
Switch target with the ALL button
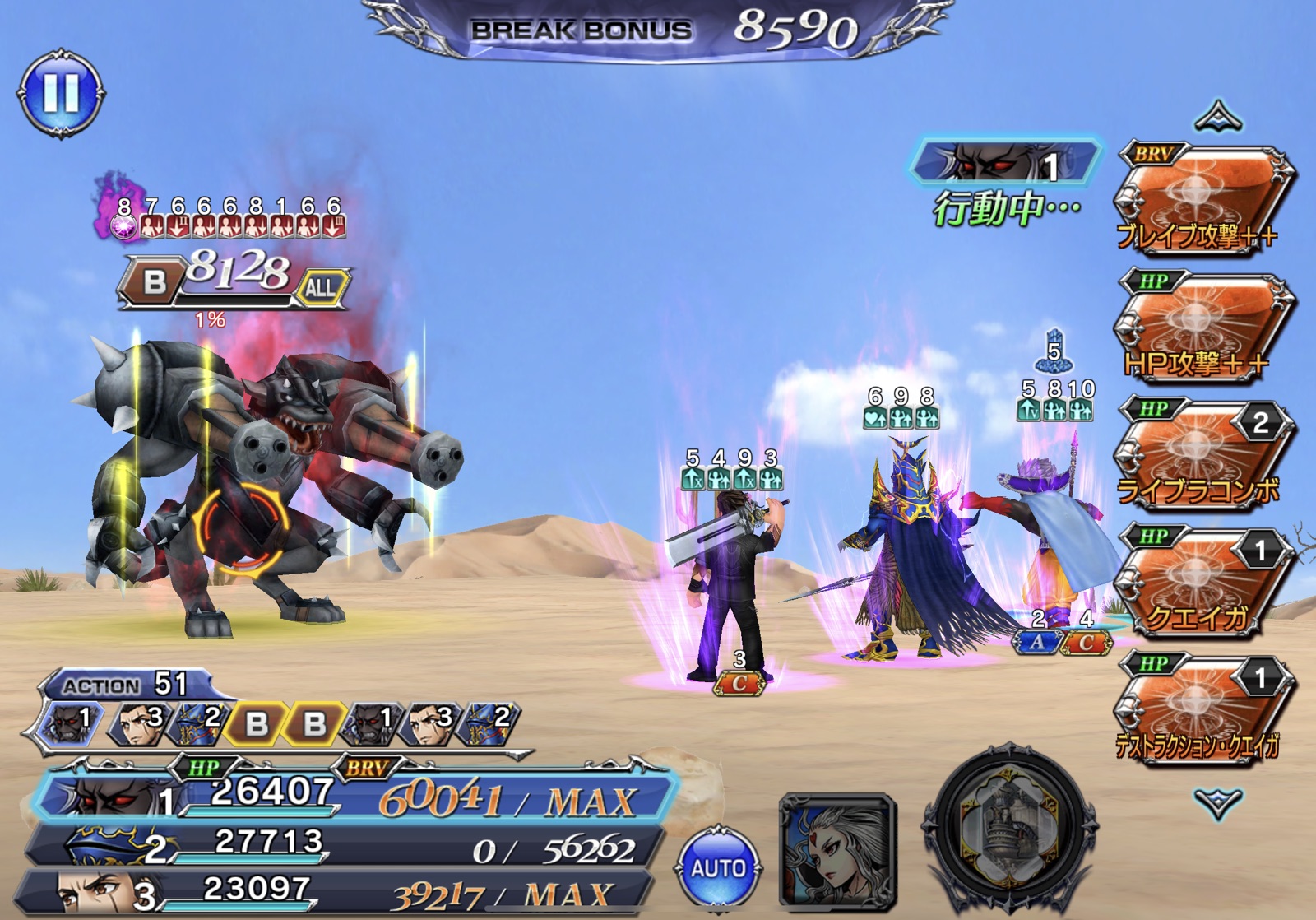[x=322, y=287]
